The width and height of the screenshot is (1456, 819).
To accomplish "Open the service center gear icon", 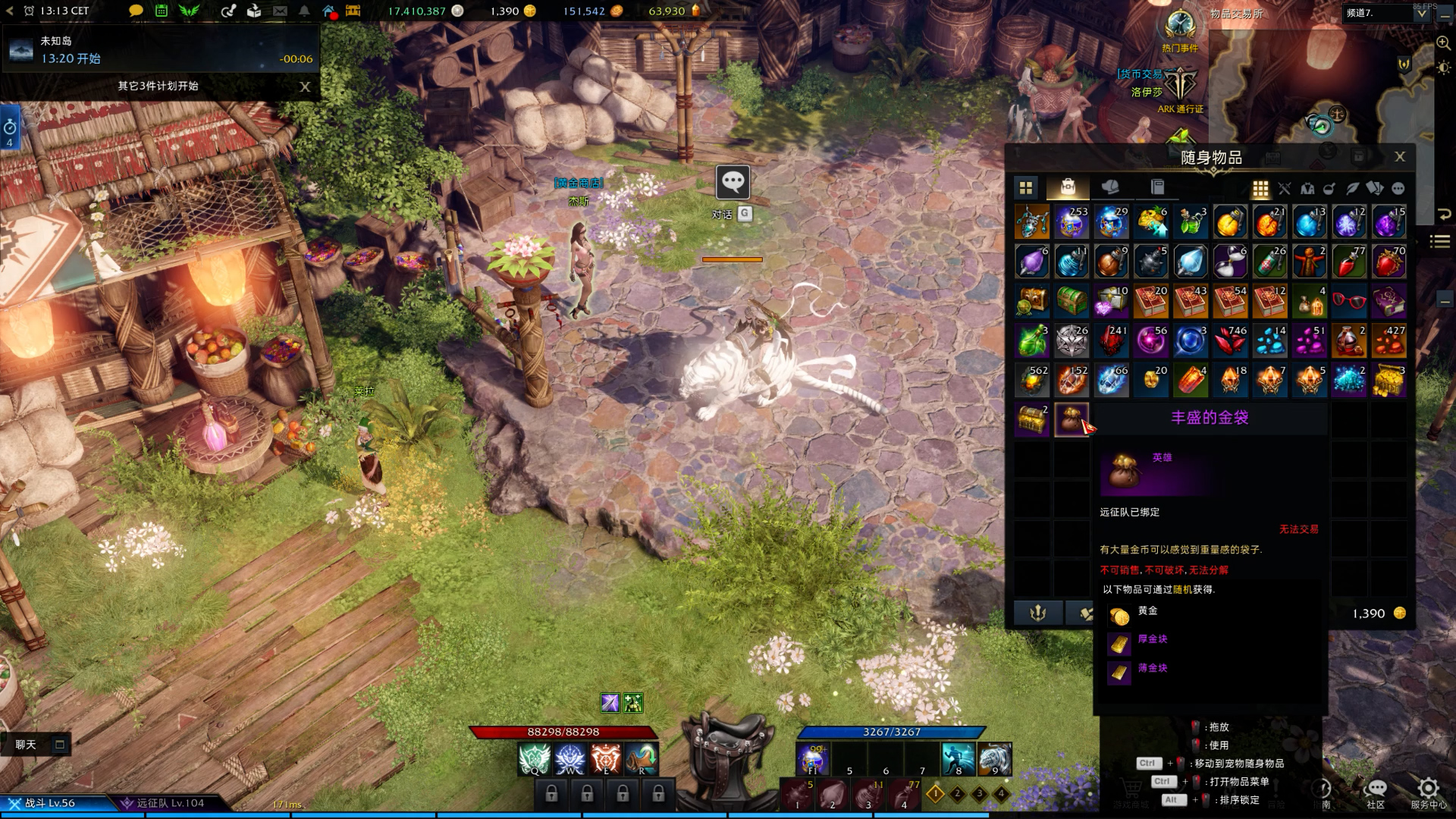I will pyautogui.click(x=1428, y=789).
